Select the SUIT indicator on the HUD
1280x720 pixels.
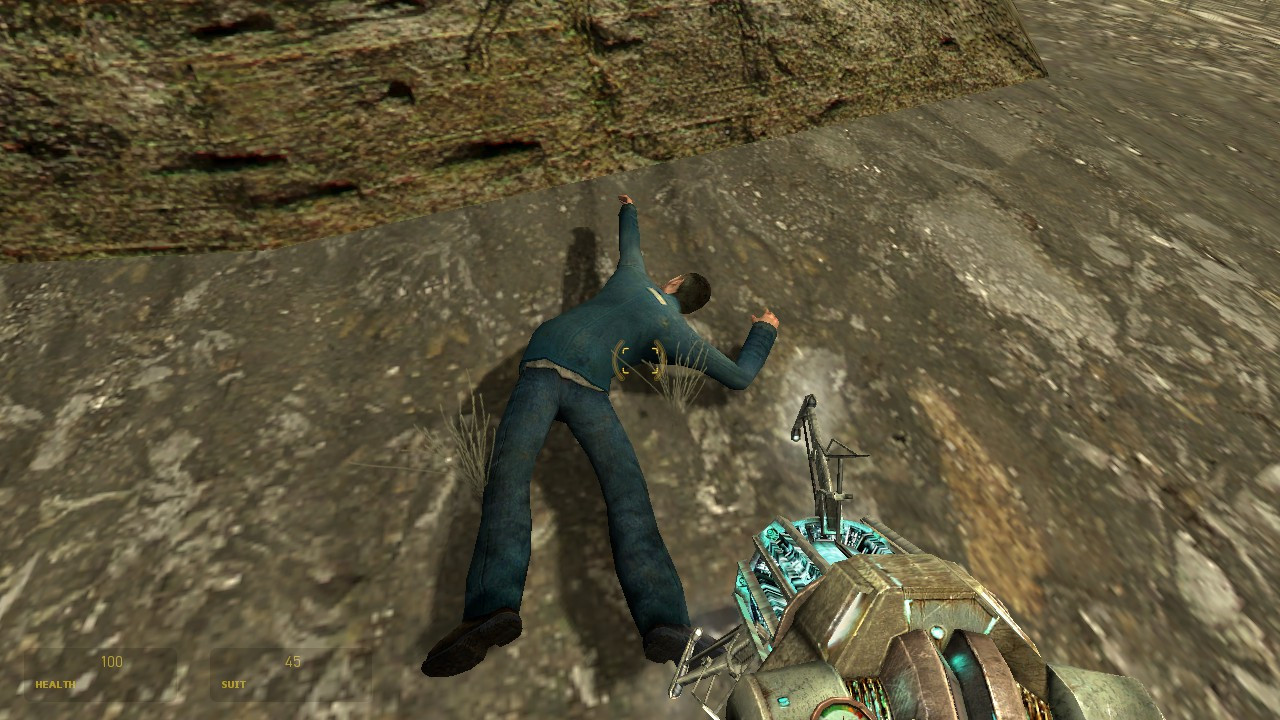233,686
